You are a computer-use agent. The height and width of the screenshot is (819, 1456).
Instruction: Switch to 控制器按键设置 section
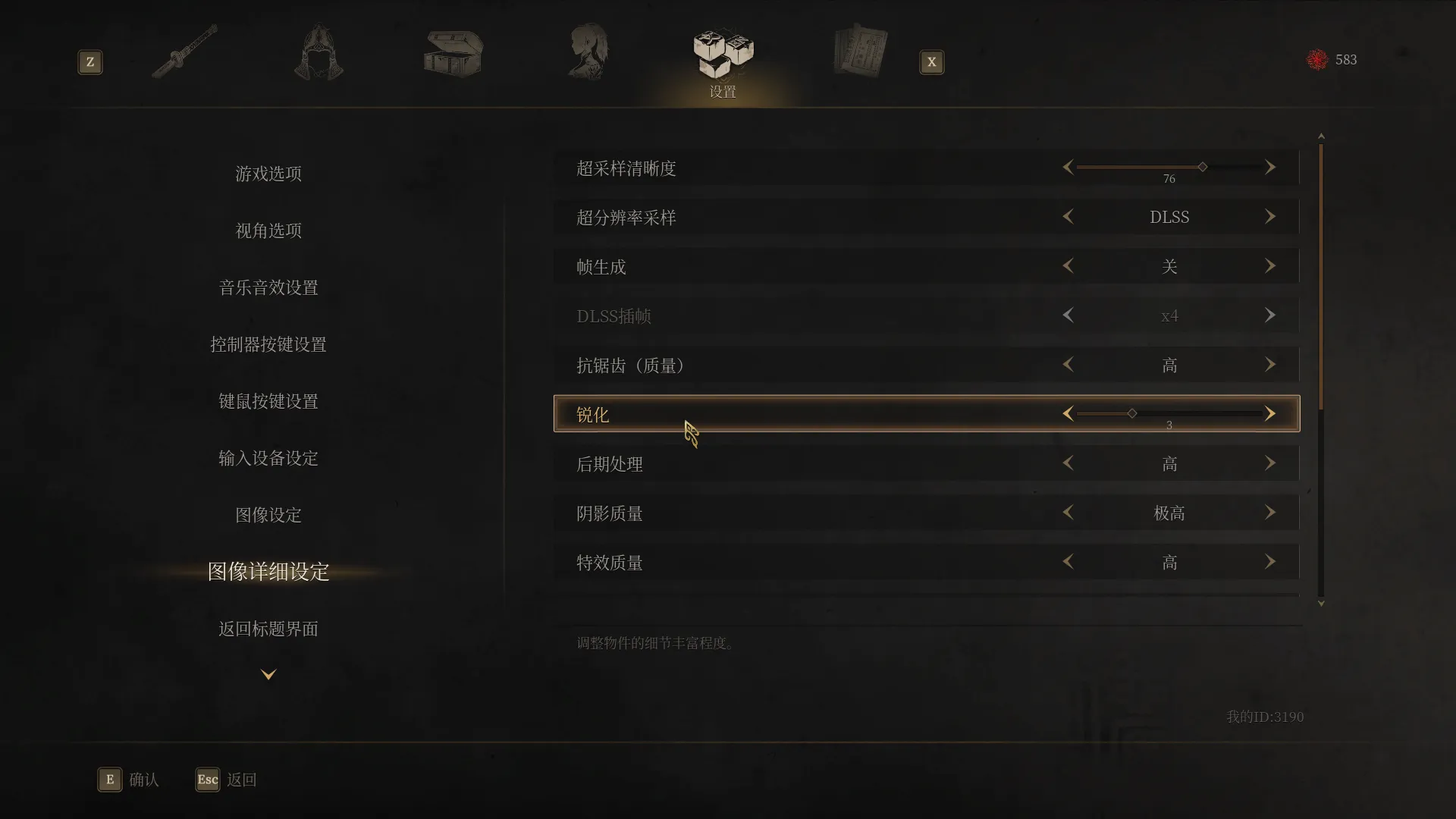(268, 344)
